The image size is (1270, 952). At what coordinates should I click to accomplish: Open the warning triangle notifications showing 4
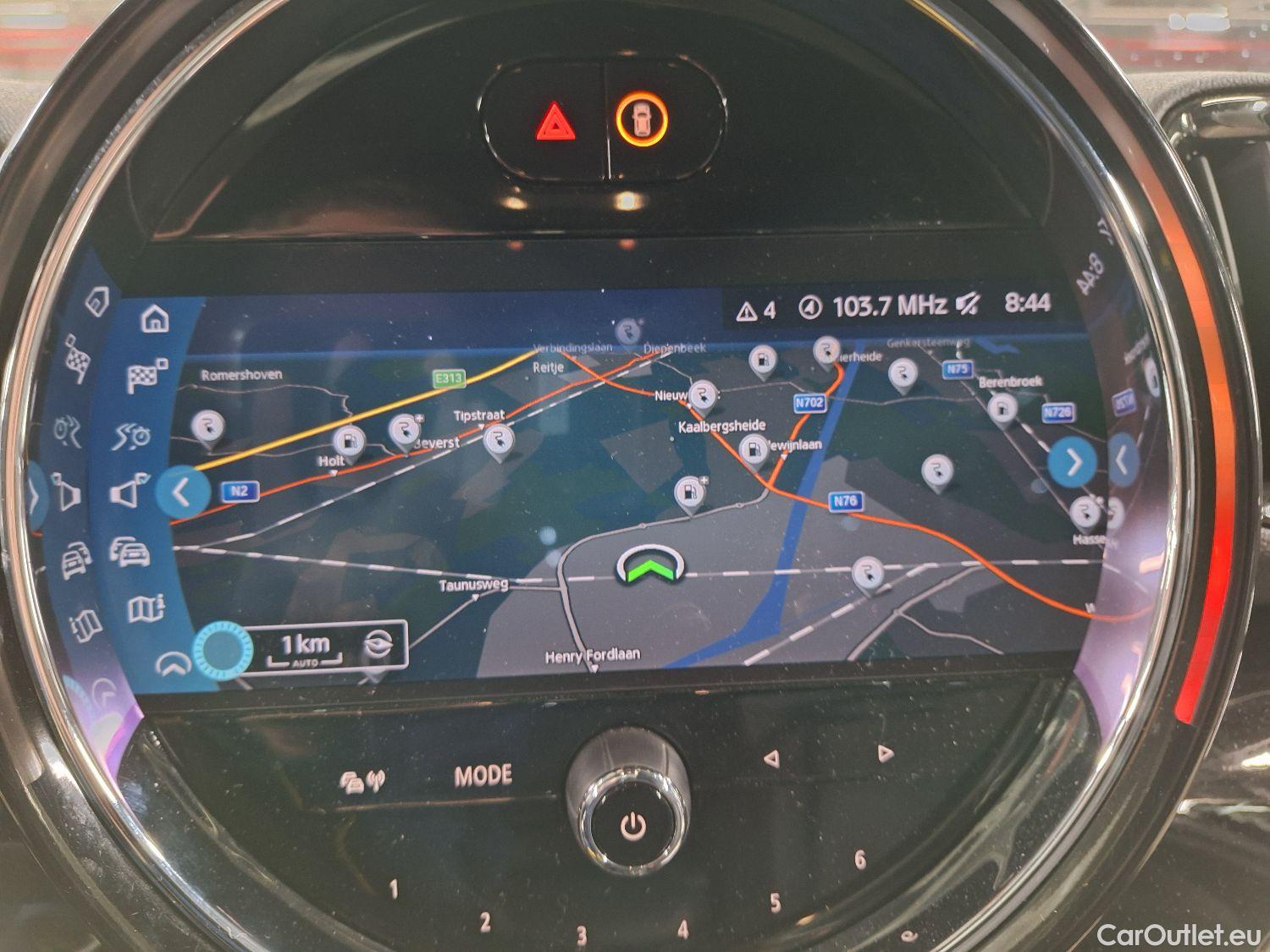click(756, 311)
